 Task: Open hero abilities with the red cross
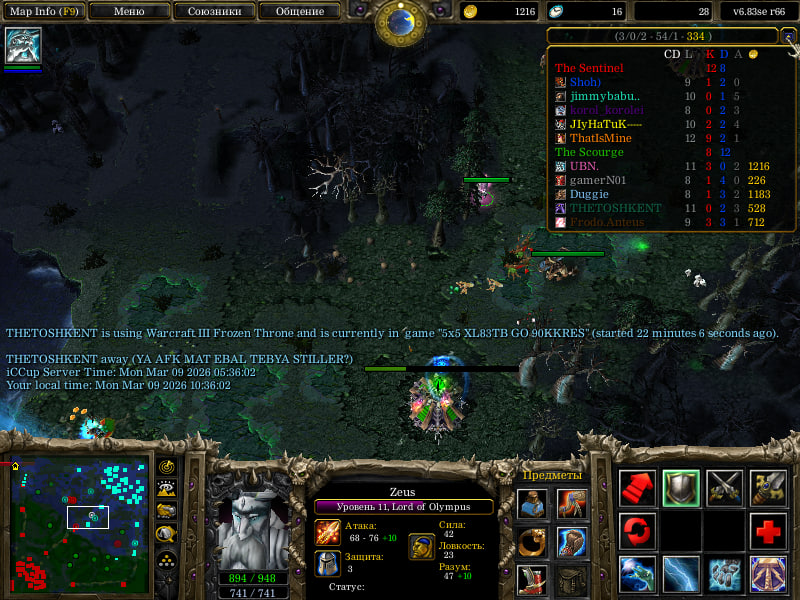coord(768,530)
